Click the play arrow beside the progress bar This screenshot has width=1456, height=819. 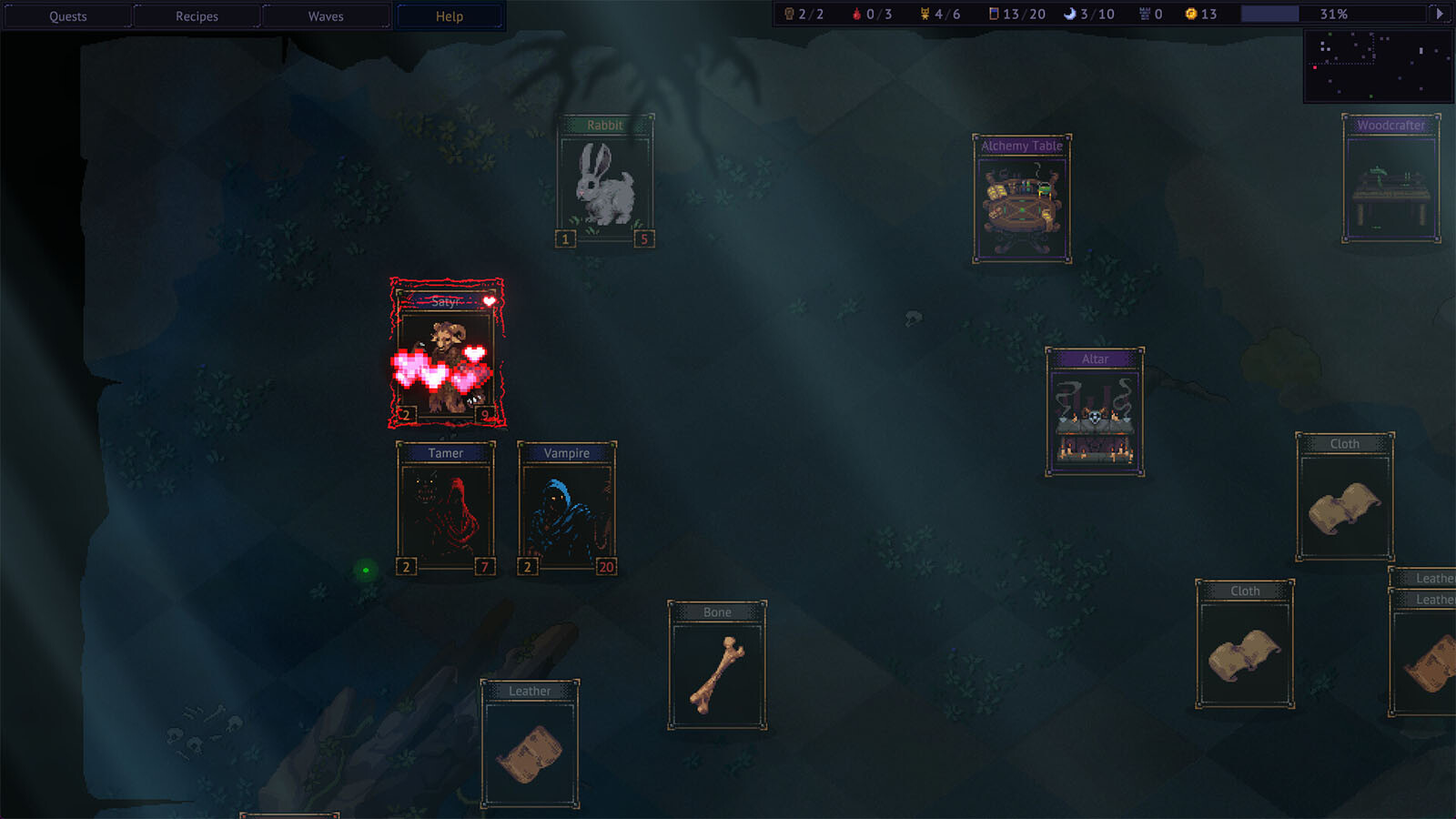coord(1439,14)
